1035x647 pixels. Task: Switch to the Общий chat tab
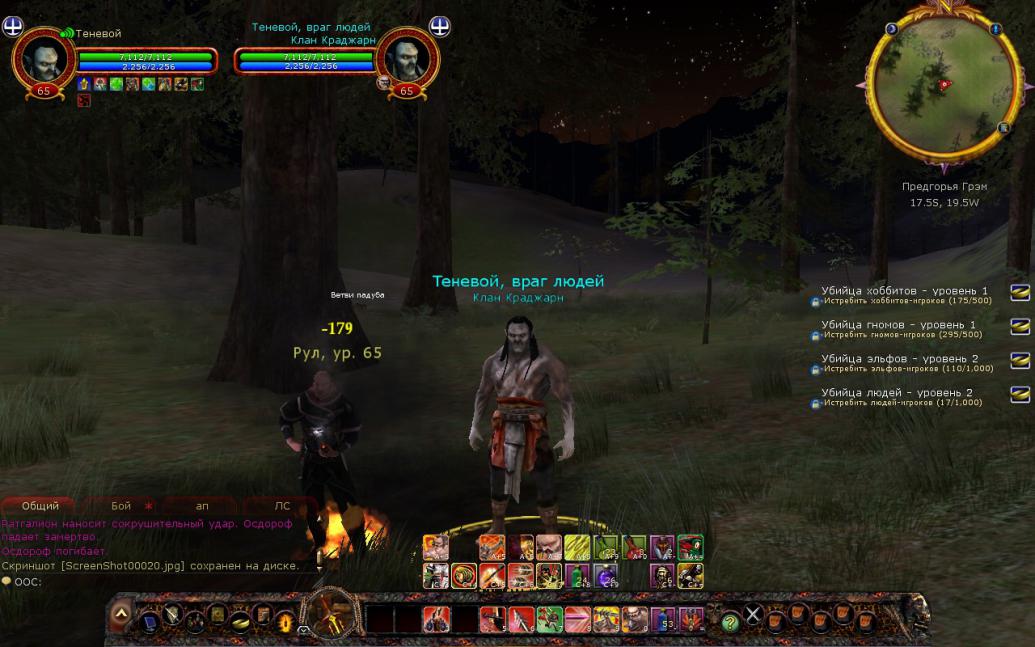tap(40, 506)
